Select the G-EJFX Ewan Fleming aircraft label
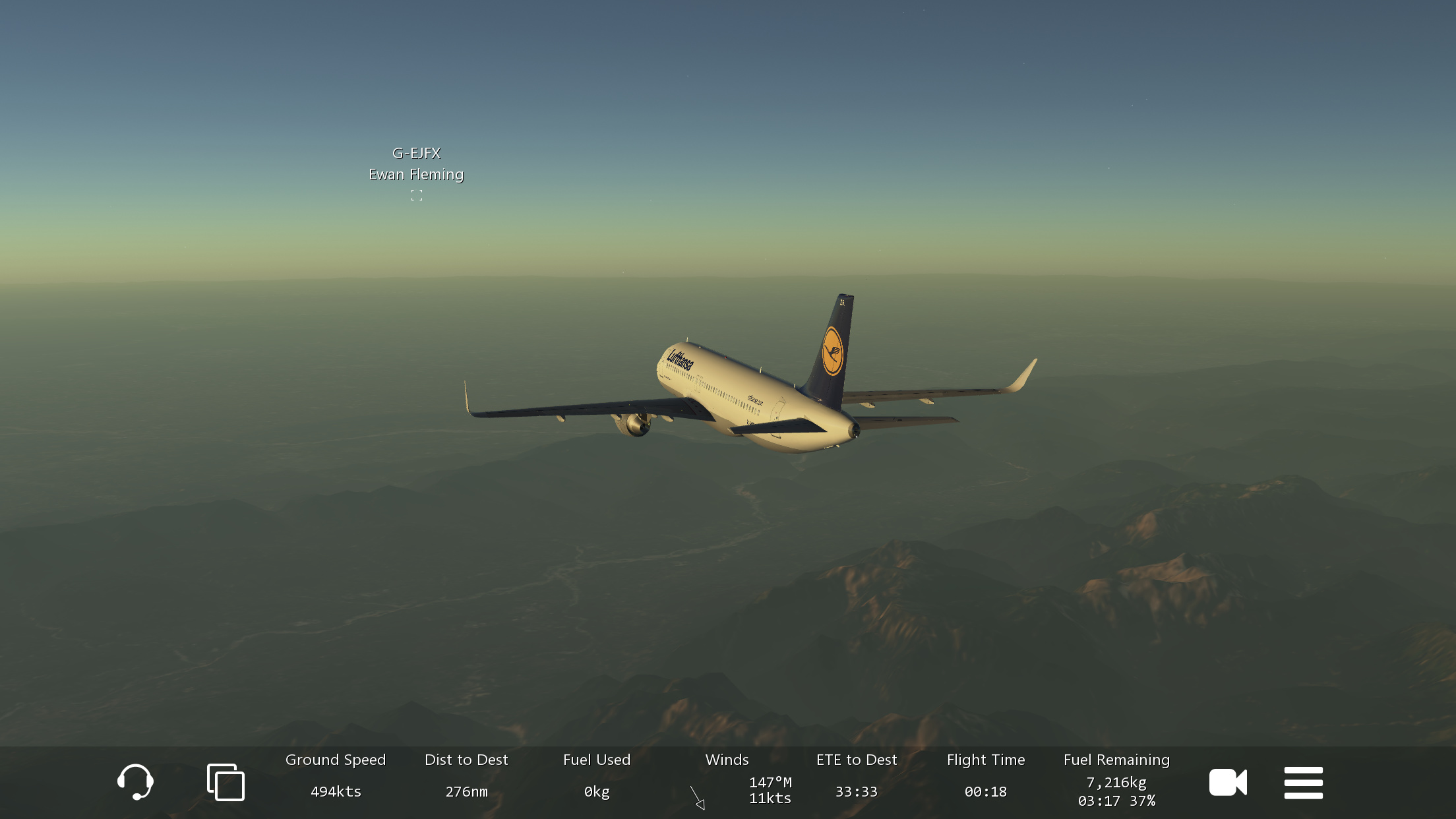The width and height of the screenshot is (1456, 819). click(416, 165)
